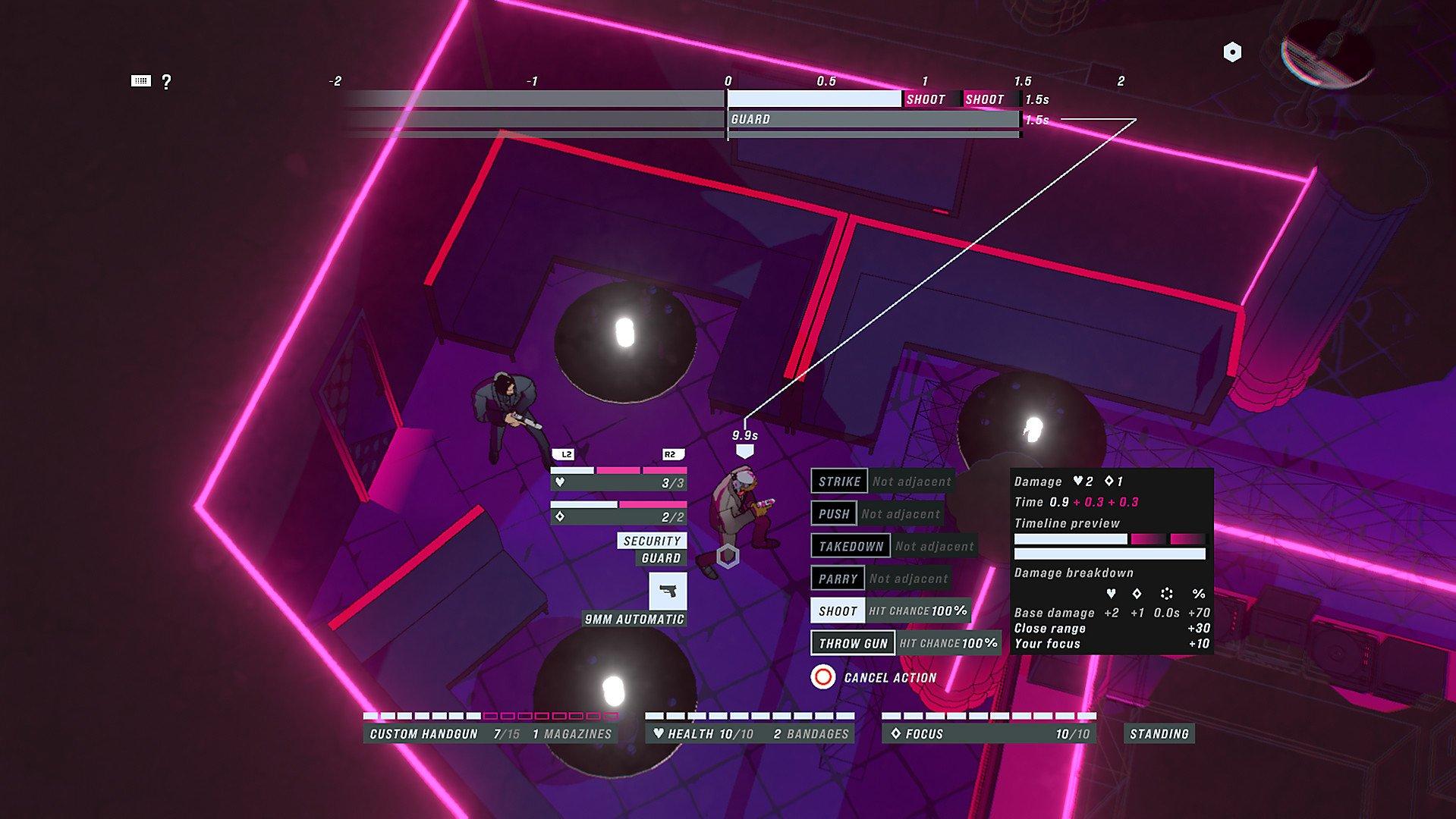Click the STRIKE action button

(x=839, y=481)
